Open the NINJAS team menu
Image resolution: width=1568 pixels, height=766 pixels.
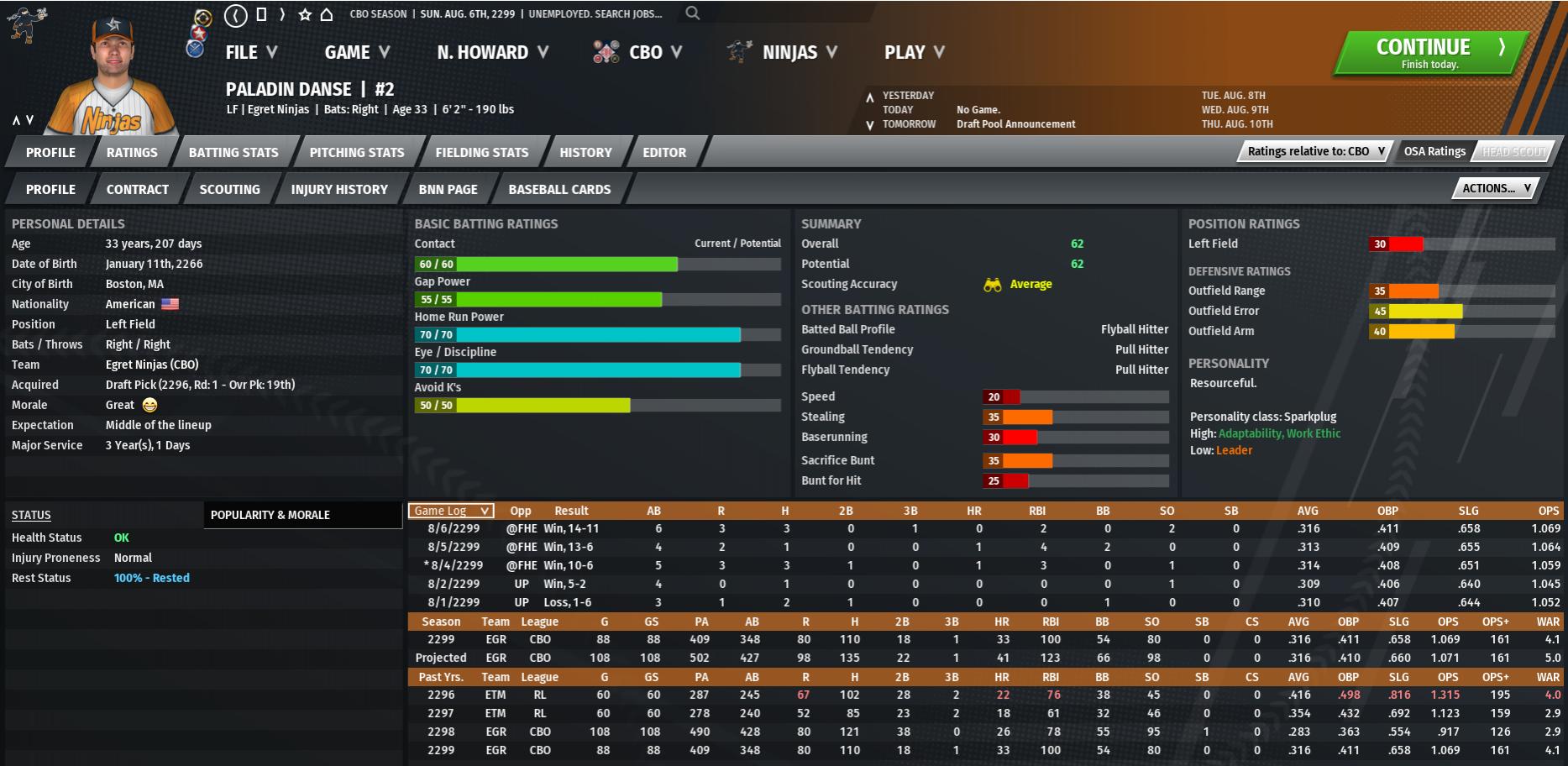click(789, 52)
